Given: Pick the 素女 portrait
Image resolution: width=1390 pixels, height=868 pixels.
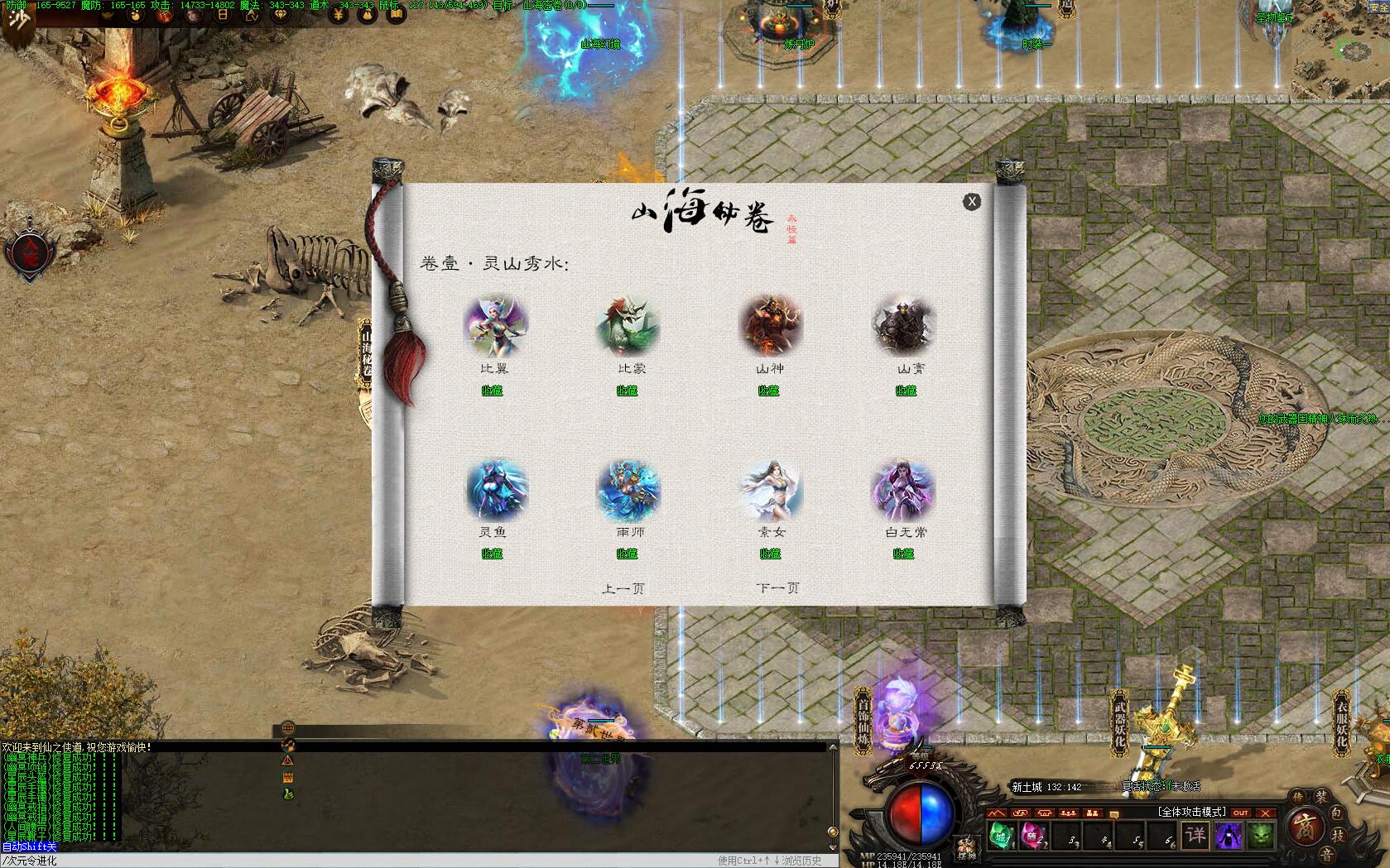Looking at the screenshot, I should (770, 490).
